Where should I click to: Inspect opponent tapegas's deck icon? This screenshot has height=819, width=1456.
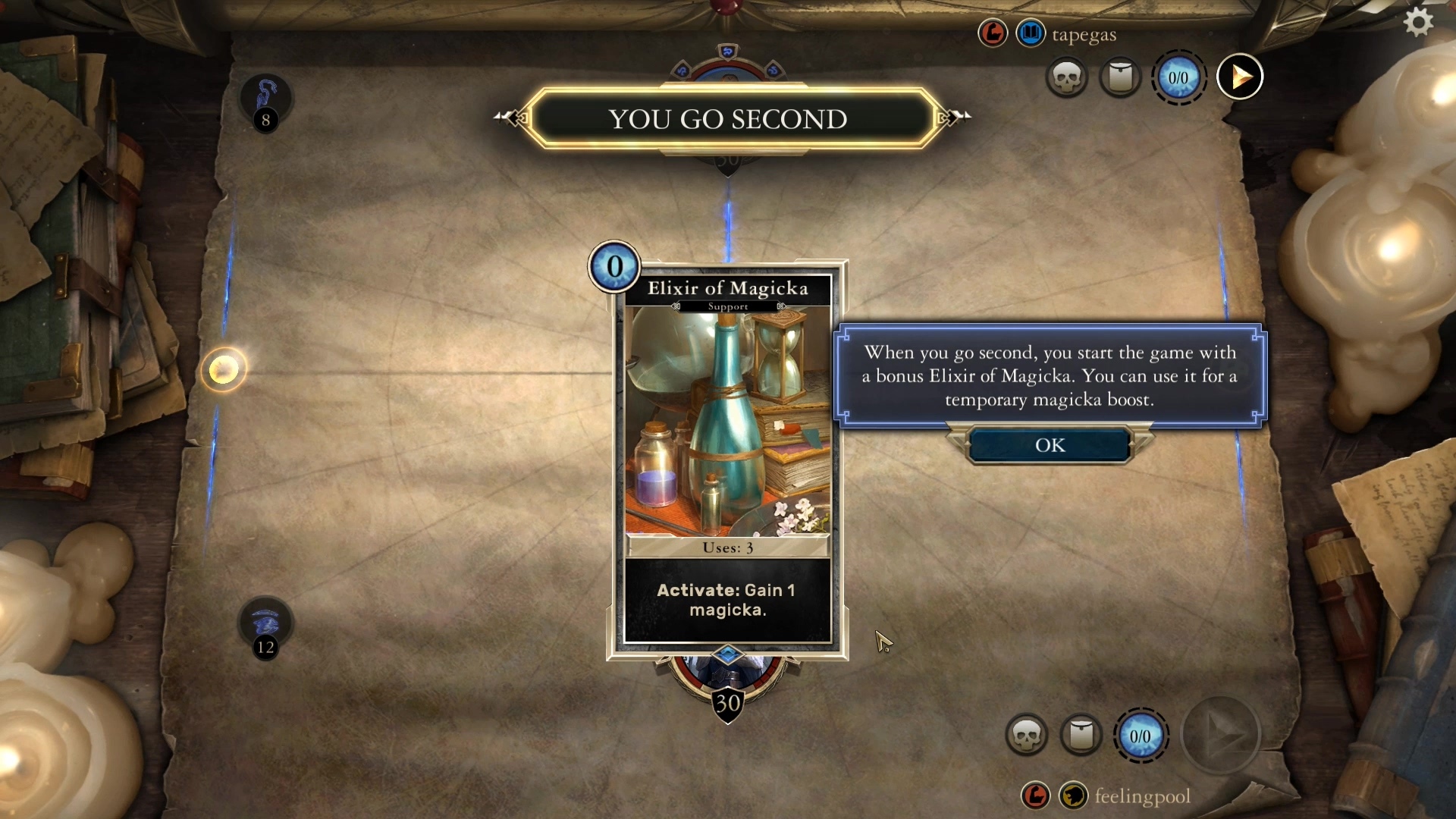[1120, 77]
